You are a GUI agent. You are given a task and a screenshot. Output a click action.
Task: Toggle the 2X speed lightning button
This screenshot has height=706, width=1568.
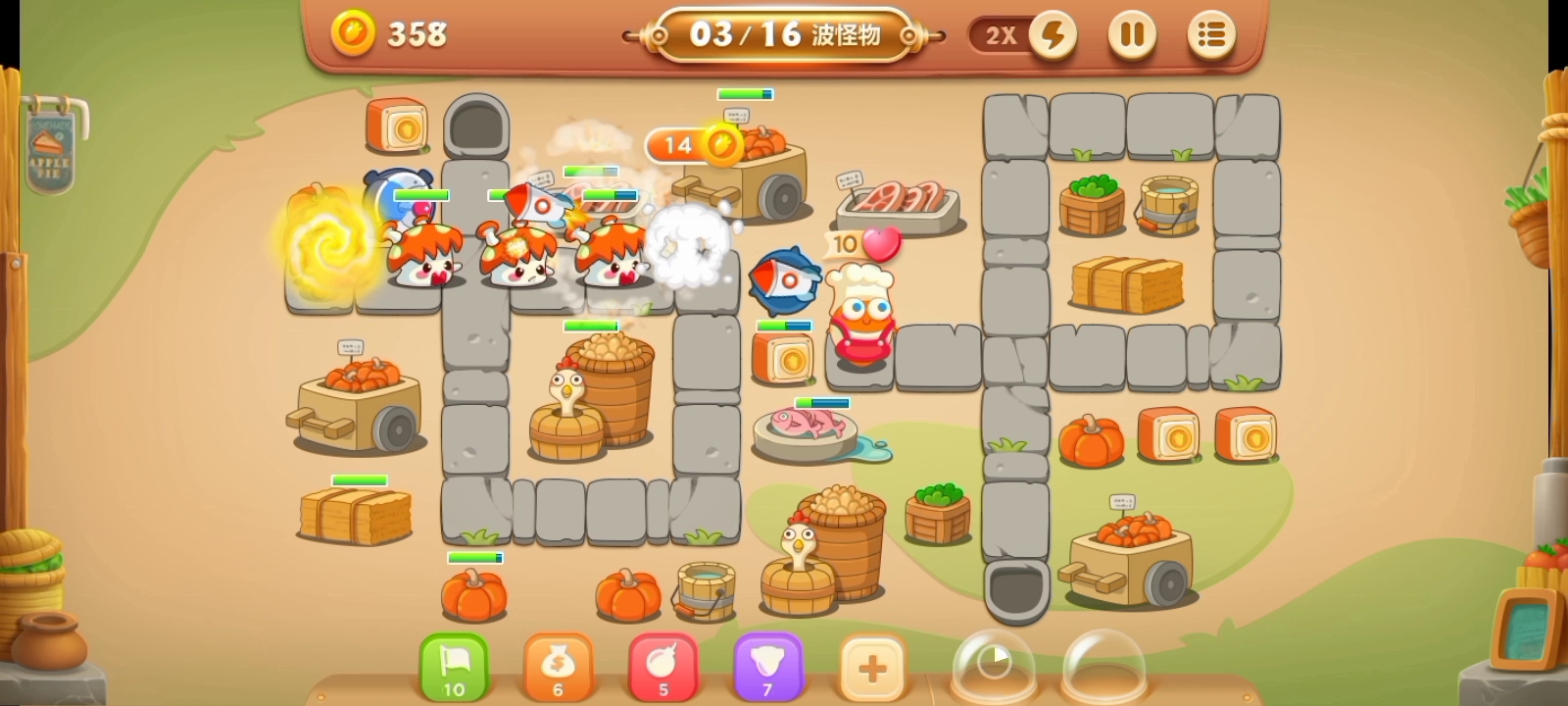(x=1053, y=36)
